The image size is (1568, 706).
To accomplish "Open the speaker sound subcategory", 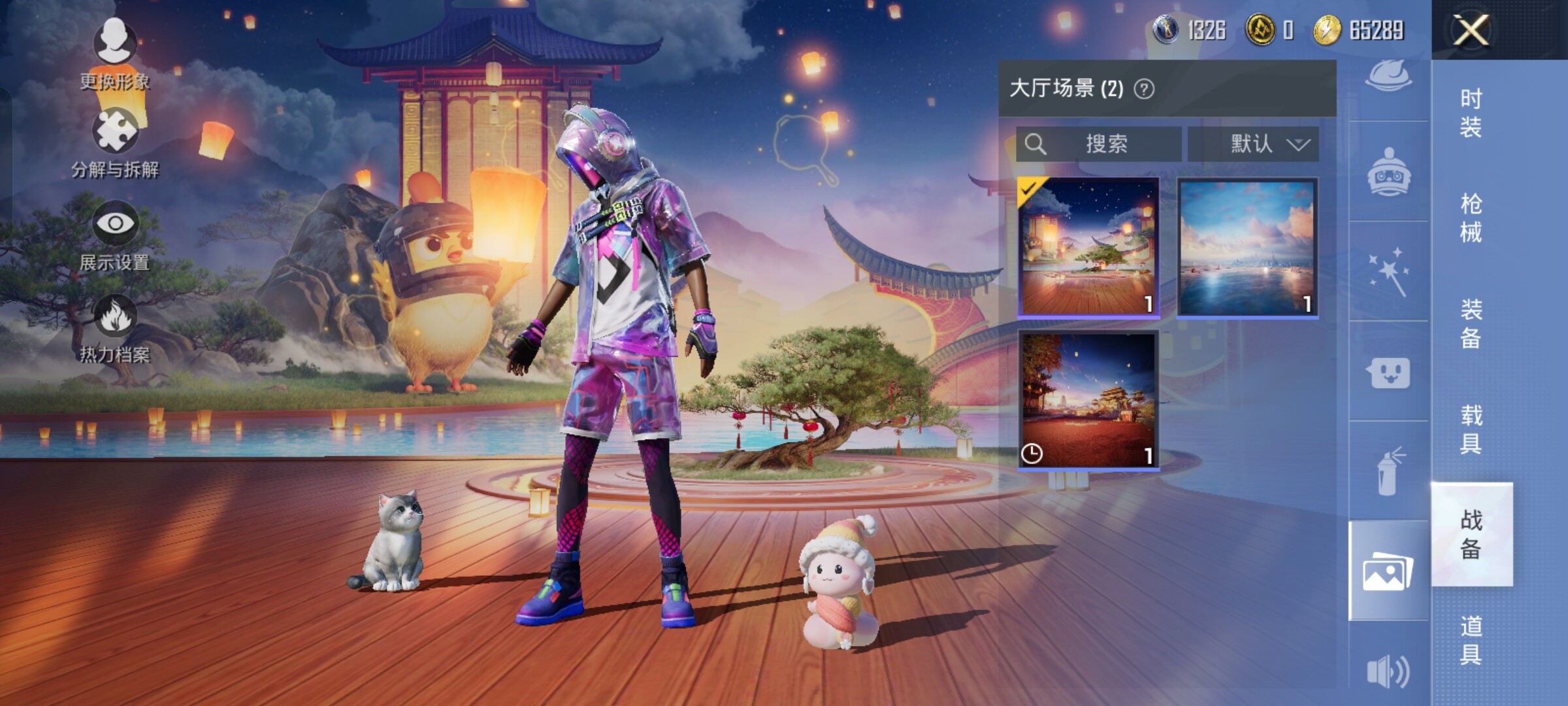I will (1388, 671).
